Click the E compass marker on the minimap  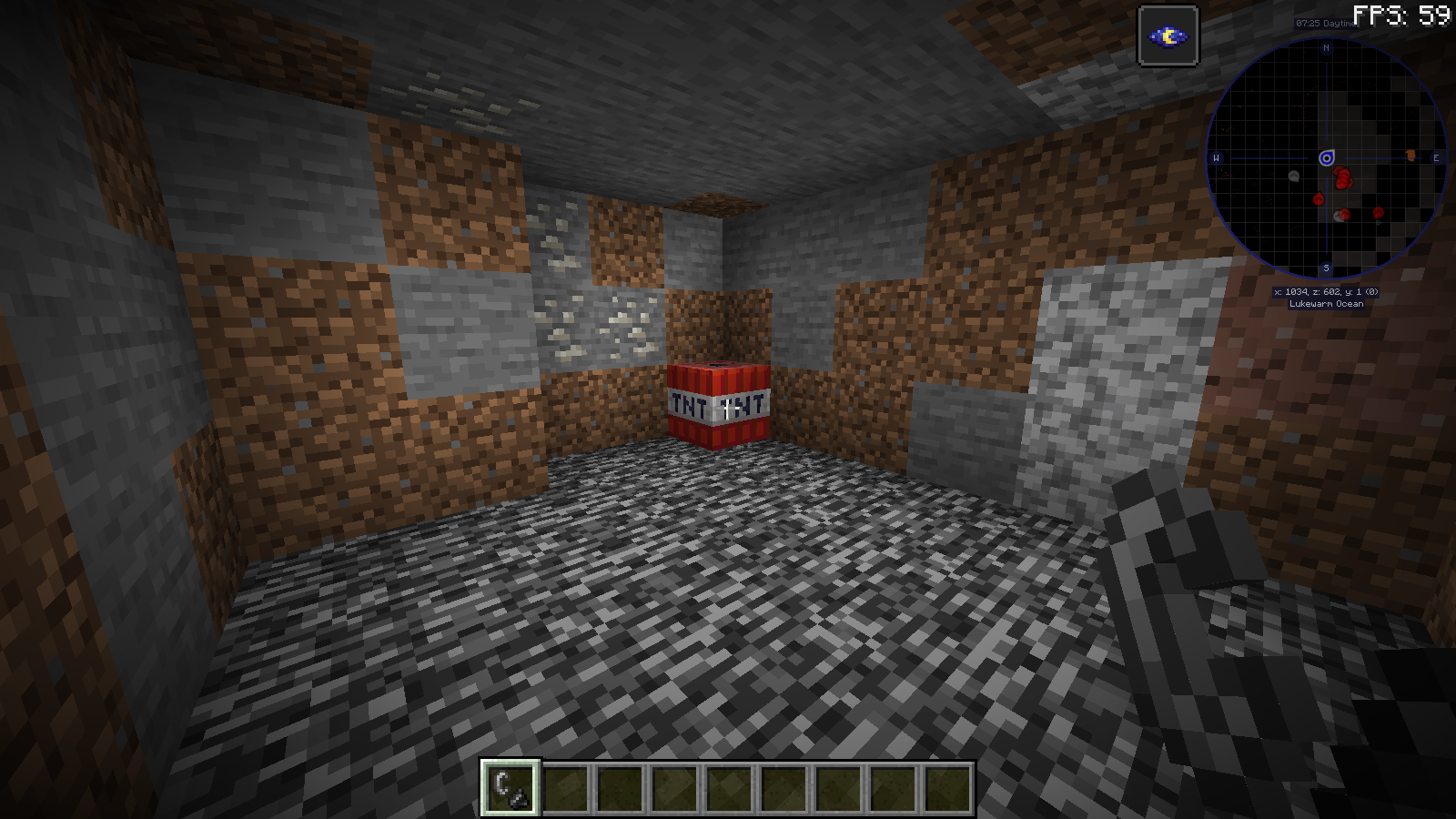pyautogui.click(x=1436, y=158)
